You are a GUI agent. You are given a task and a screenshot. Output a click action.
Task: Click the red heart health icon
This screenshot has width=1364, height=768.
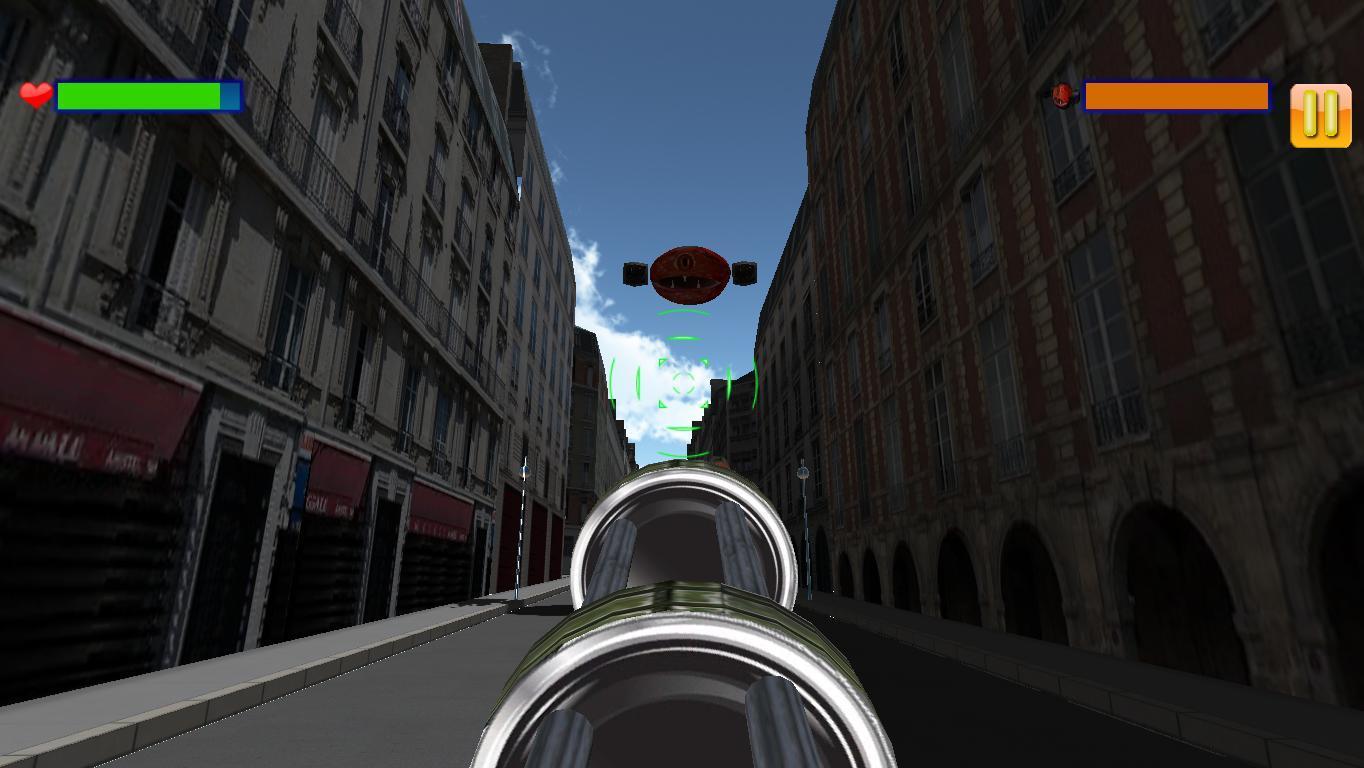tap(33, 96)
